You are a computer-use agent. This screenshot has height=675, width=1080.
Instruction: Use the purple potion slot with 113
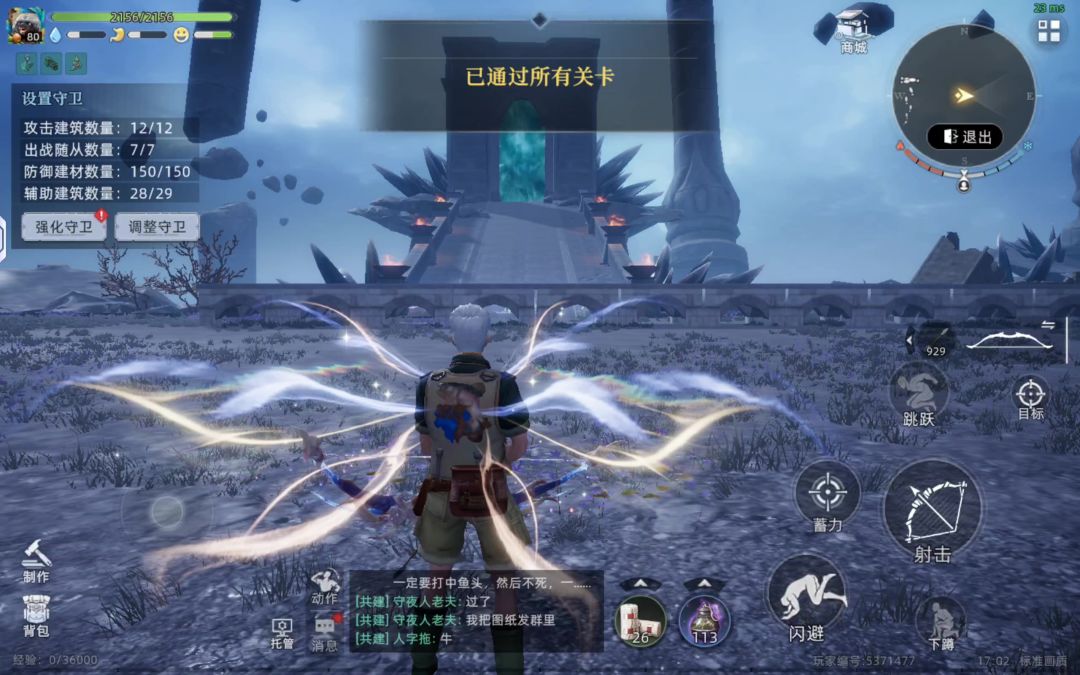704,620
